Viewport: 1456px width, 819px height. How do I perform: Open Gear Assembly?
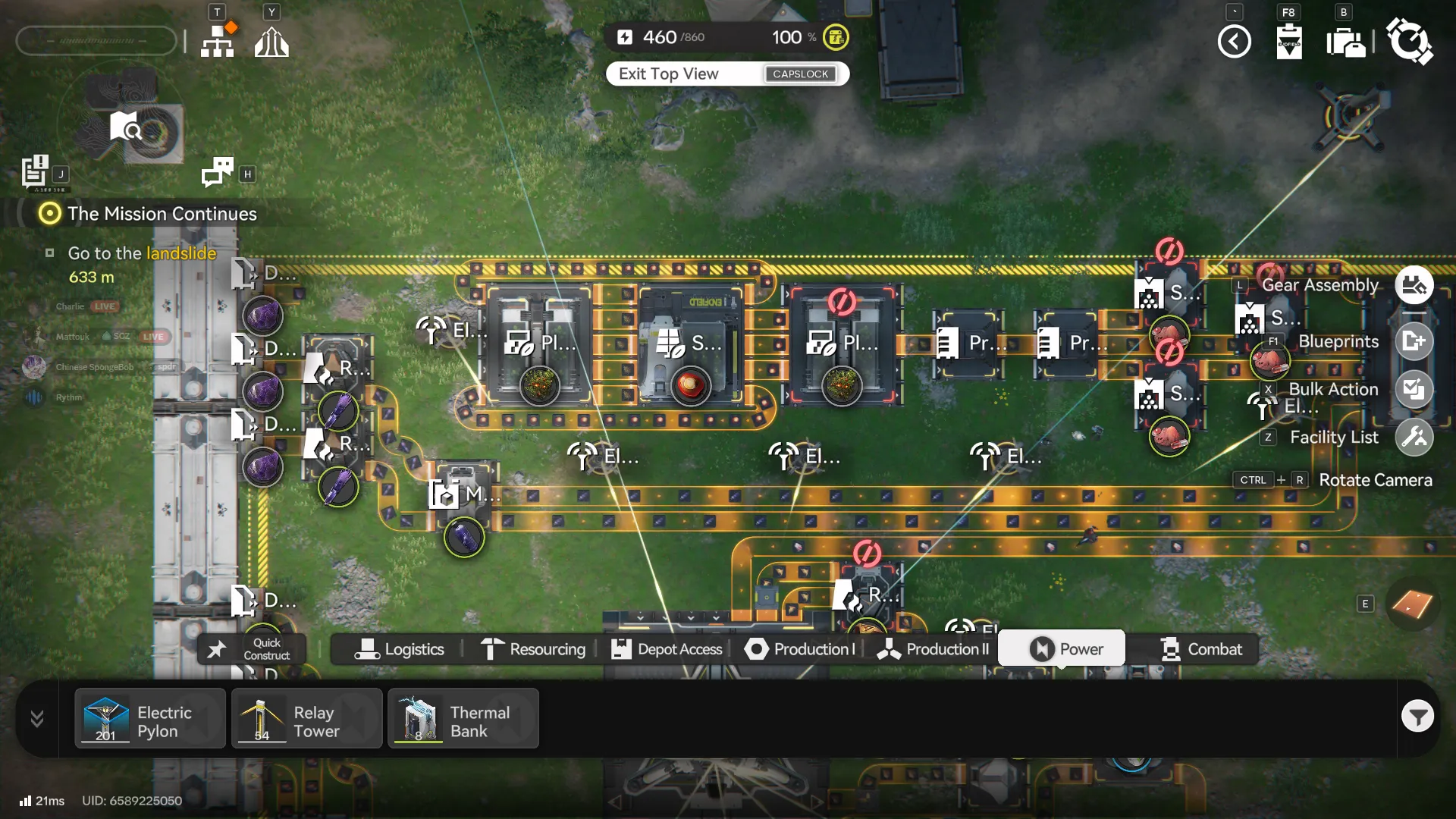(1414, 286)
